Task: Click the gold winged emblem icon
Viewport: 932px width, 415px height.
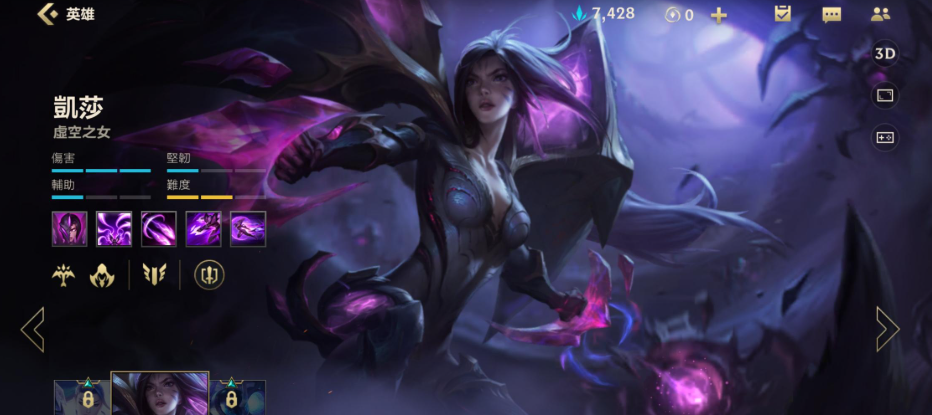Action: click(65, 275)
